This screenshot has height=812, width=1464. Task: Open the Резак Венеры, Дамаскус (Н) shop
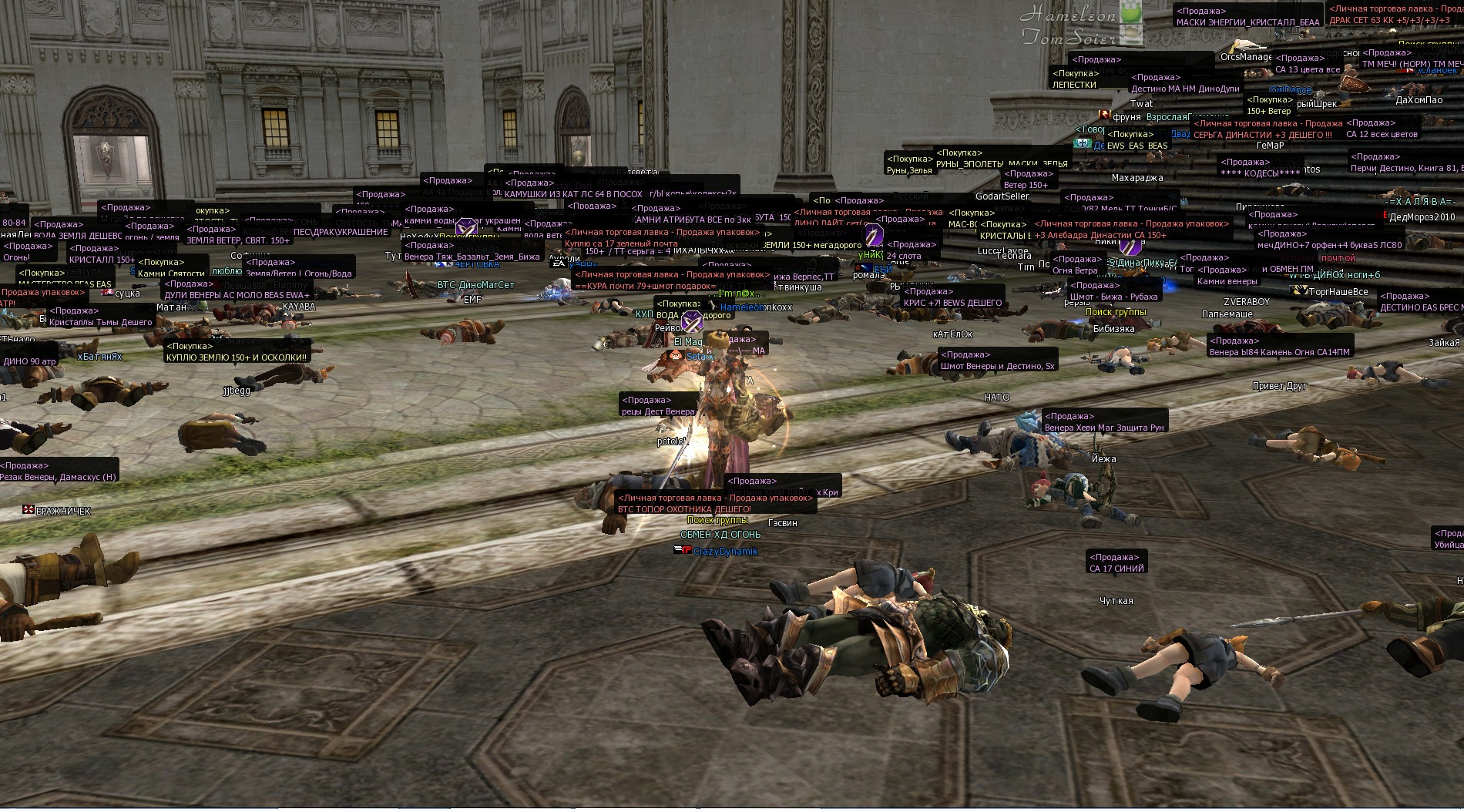59,477
